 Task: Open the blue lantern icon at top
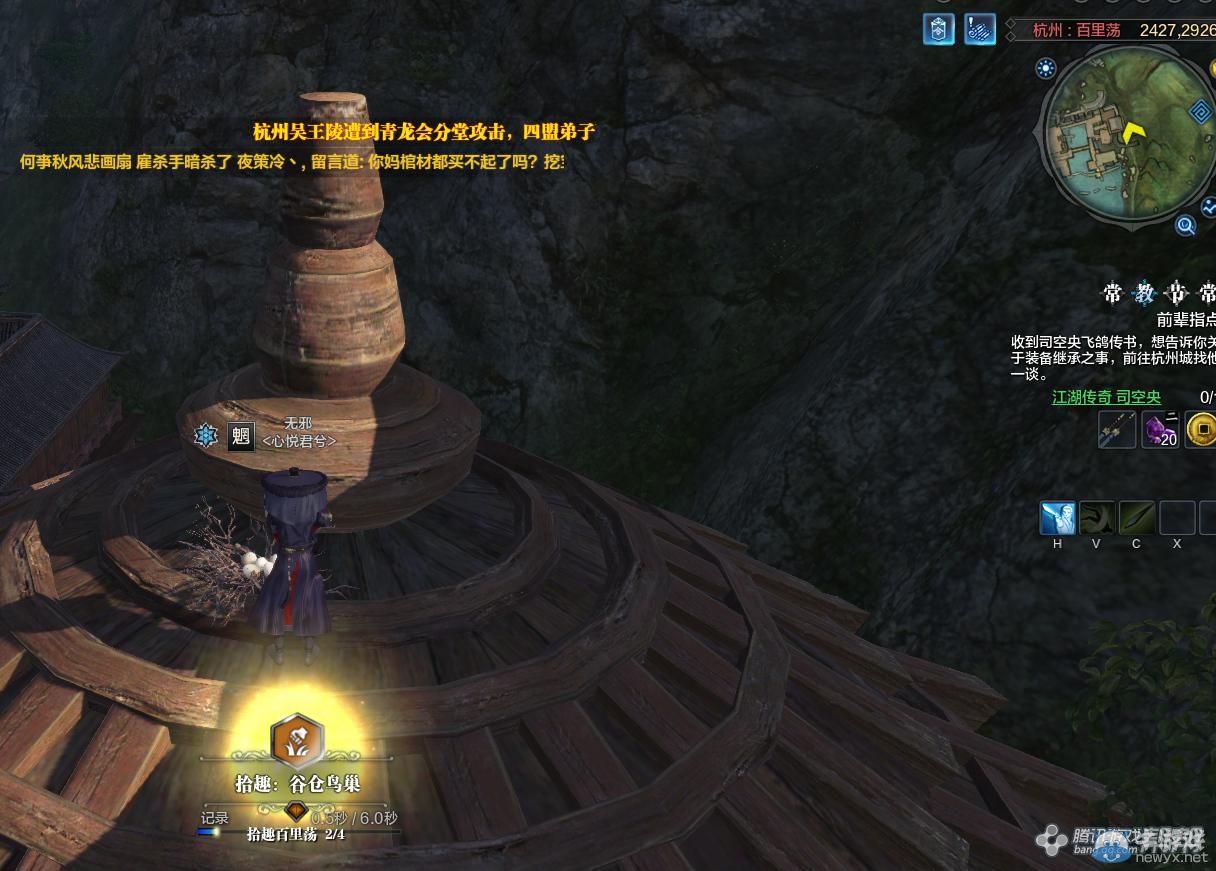(938, 29)
